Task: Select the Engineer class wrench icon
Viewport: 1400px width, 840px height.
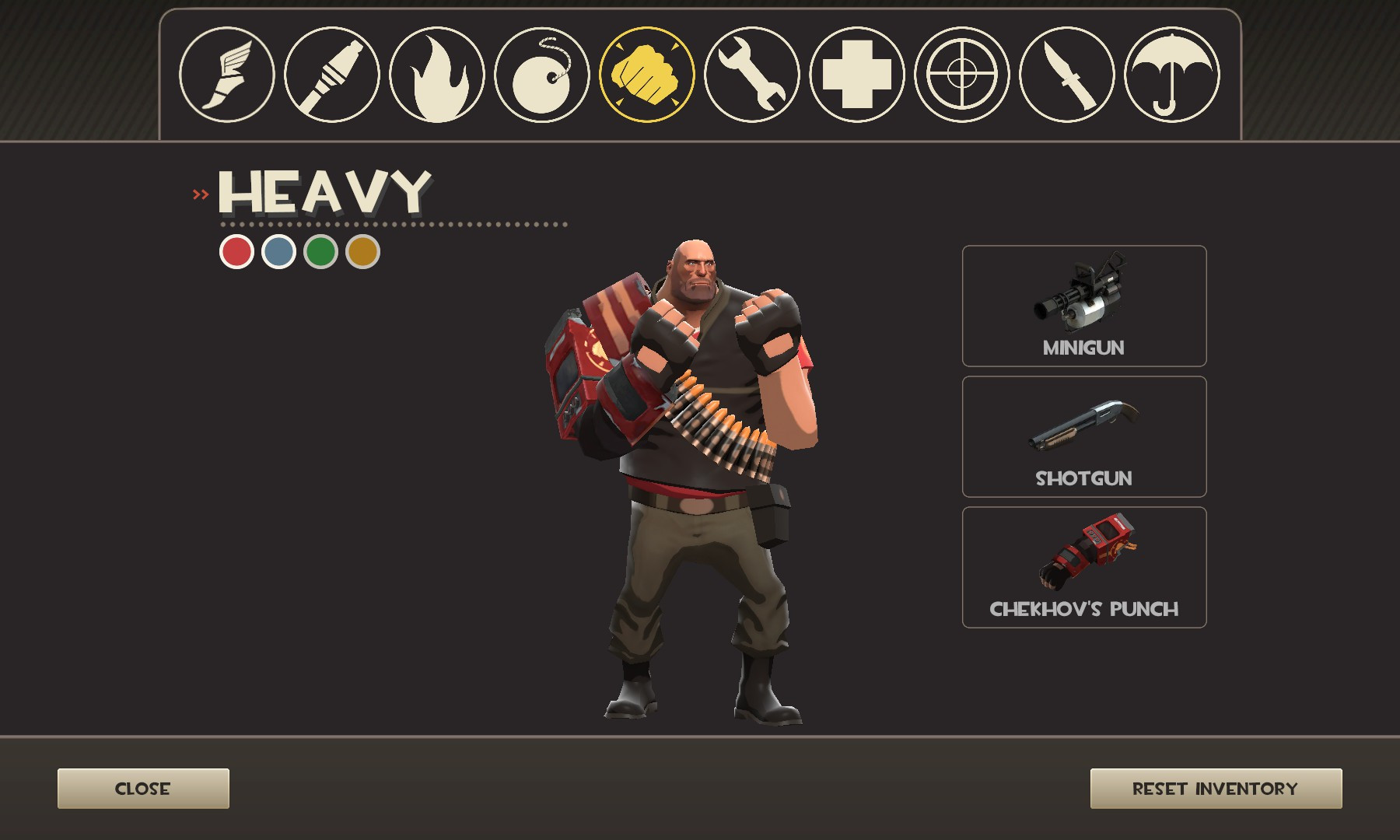Action: (753, 74)
